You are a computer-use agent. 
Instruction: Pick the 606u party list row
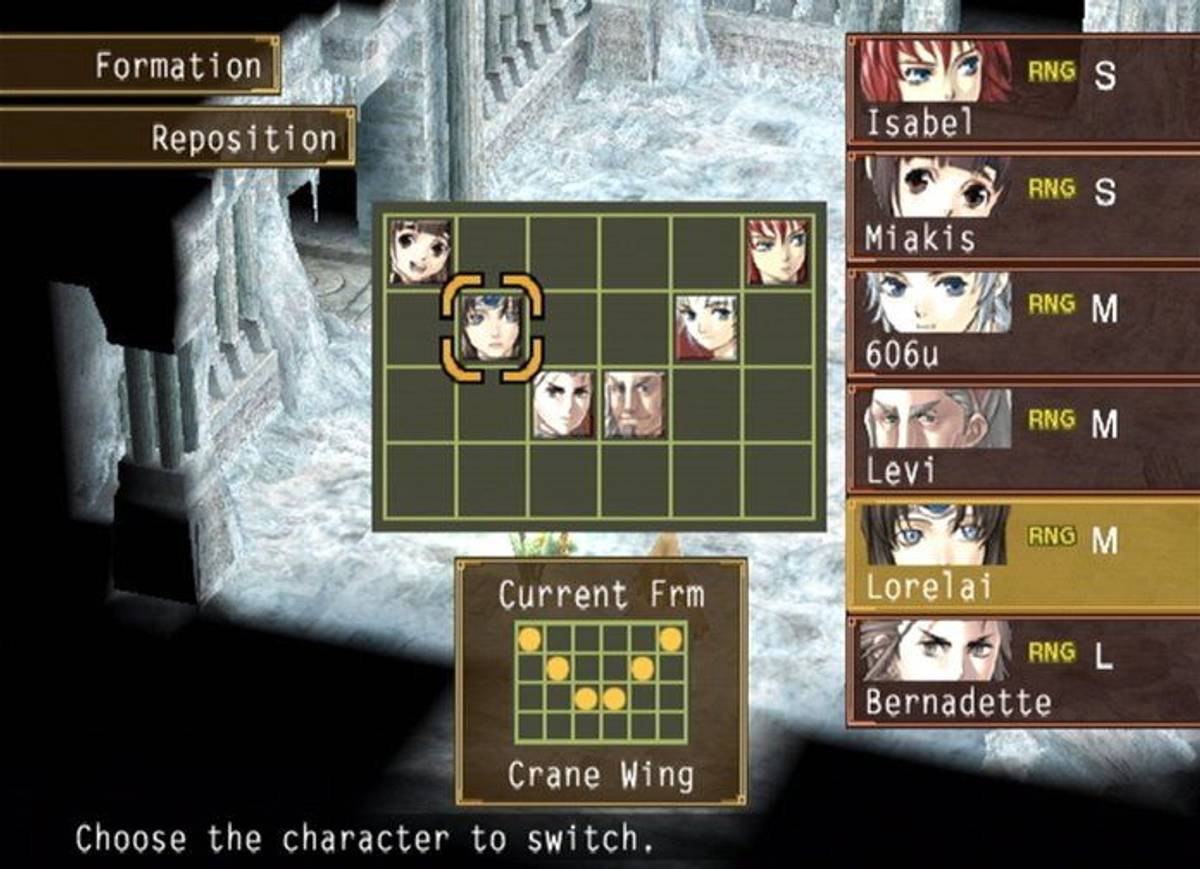coord(1020,322)
